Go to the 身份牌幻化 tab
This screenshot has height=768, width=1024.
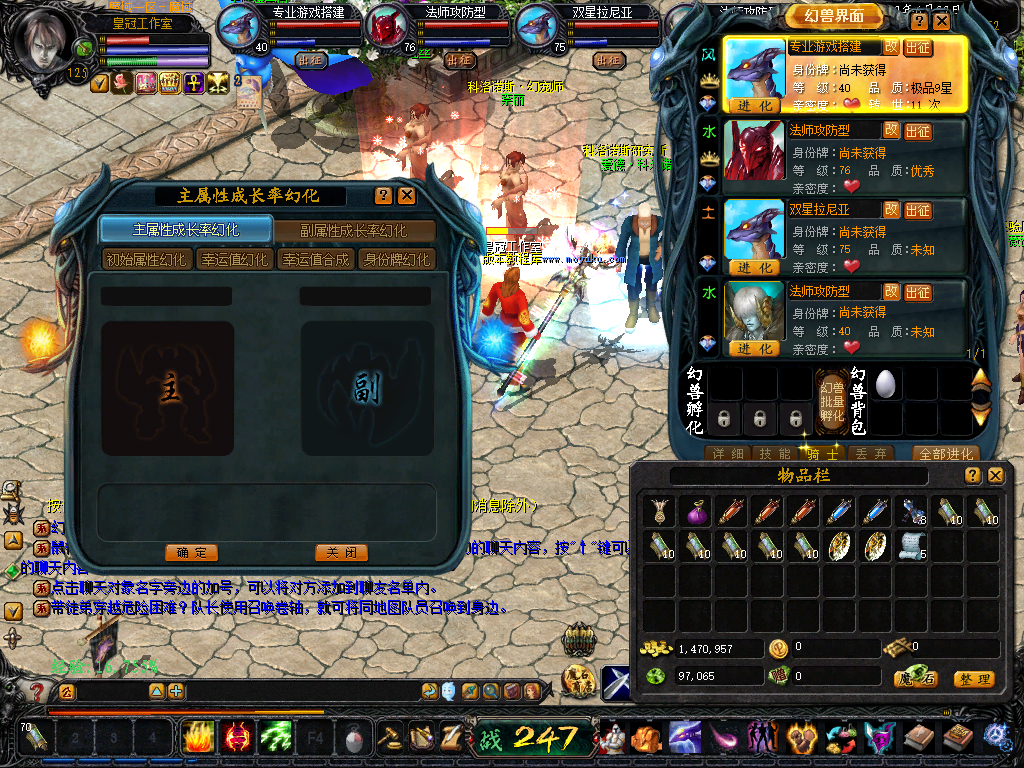[x=396, y=260]
